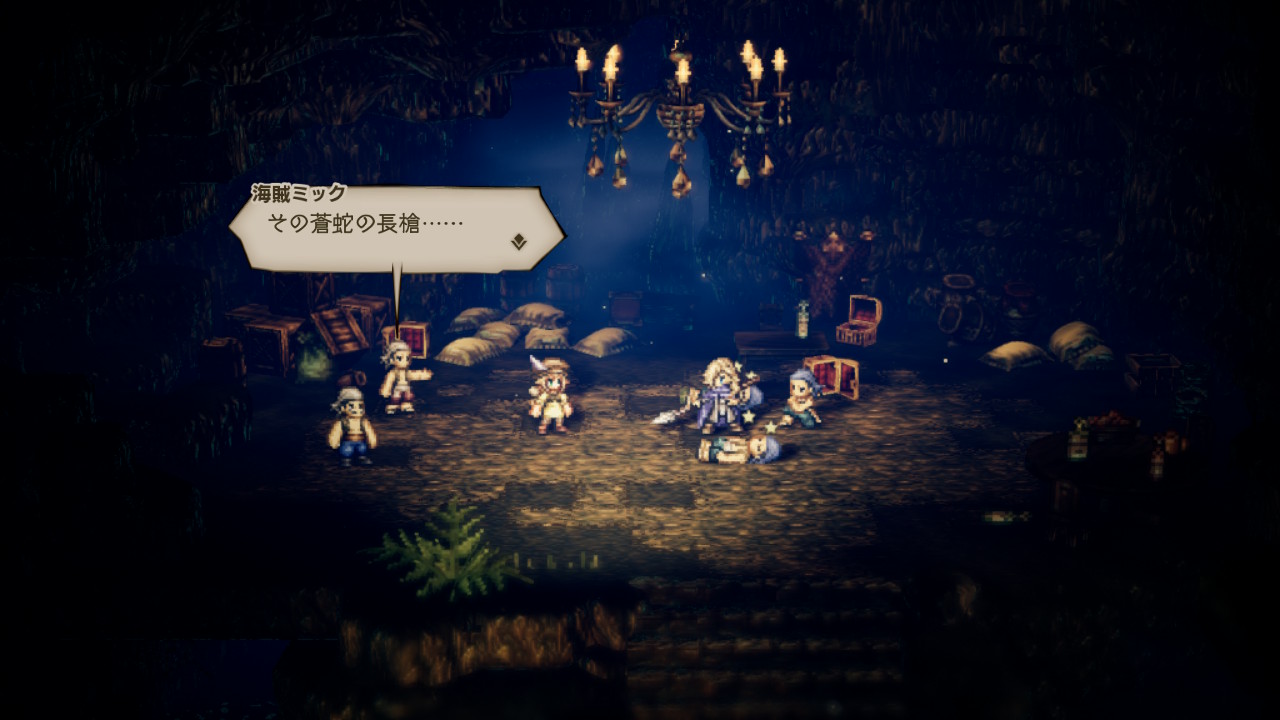Advance dialogue using the diamond arrow indicator

[x=518, y=241]
